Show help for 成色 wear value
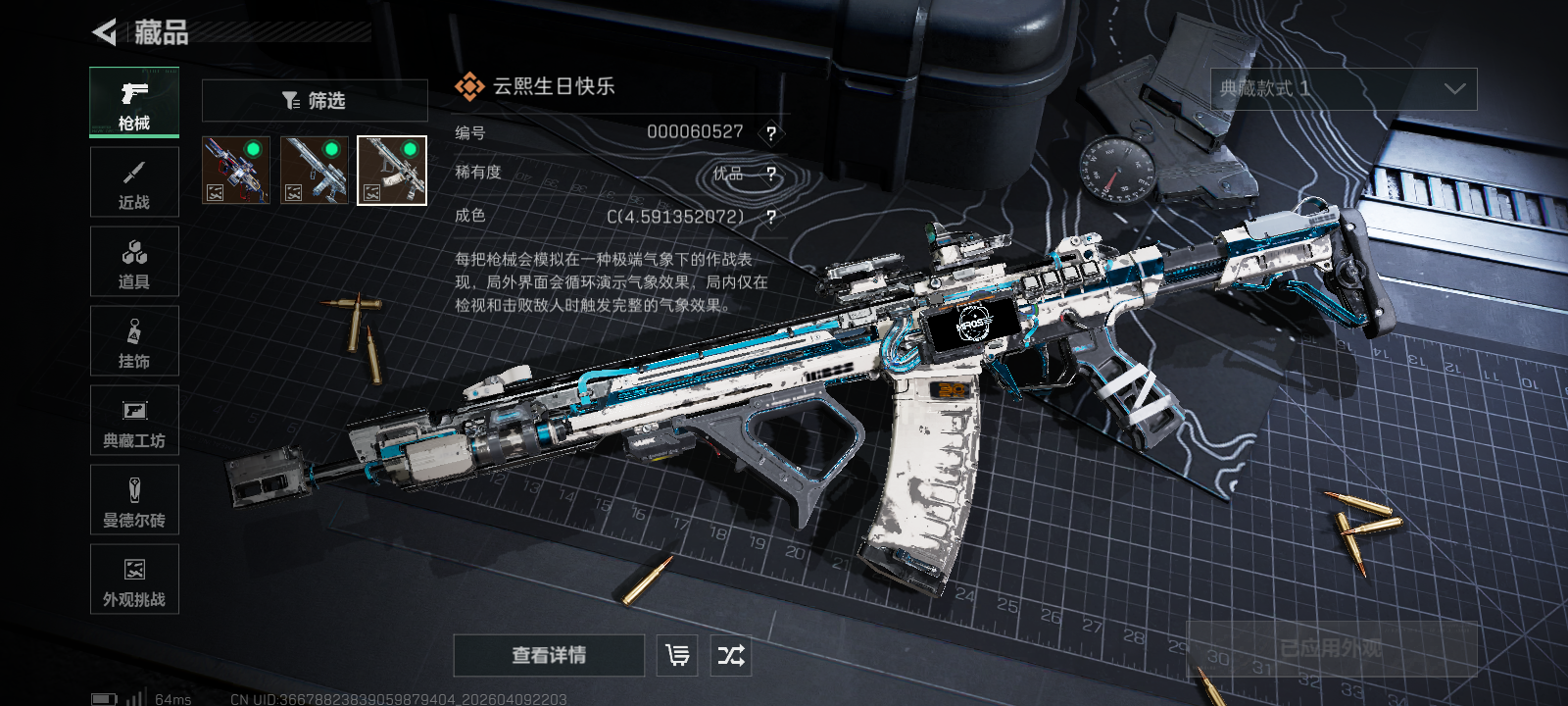The height and width of the screenshot is (706, 1568). [x=771, y=217]
